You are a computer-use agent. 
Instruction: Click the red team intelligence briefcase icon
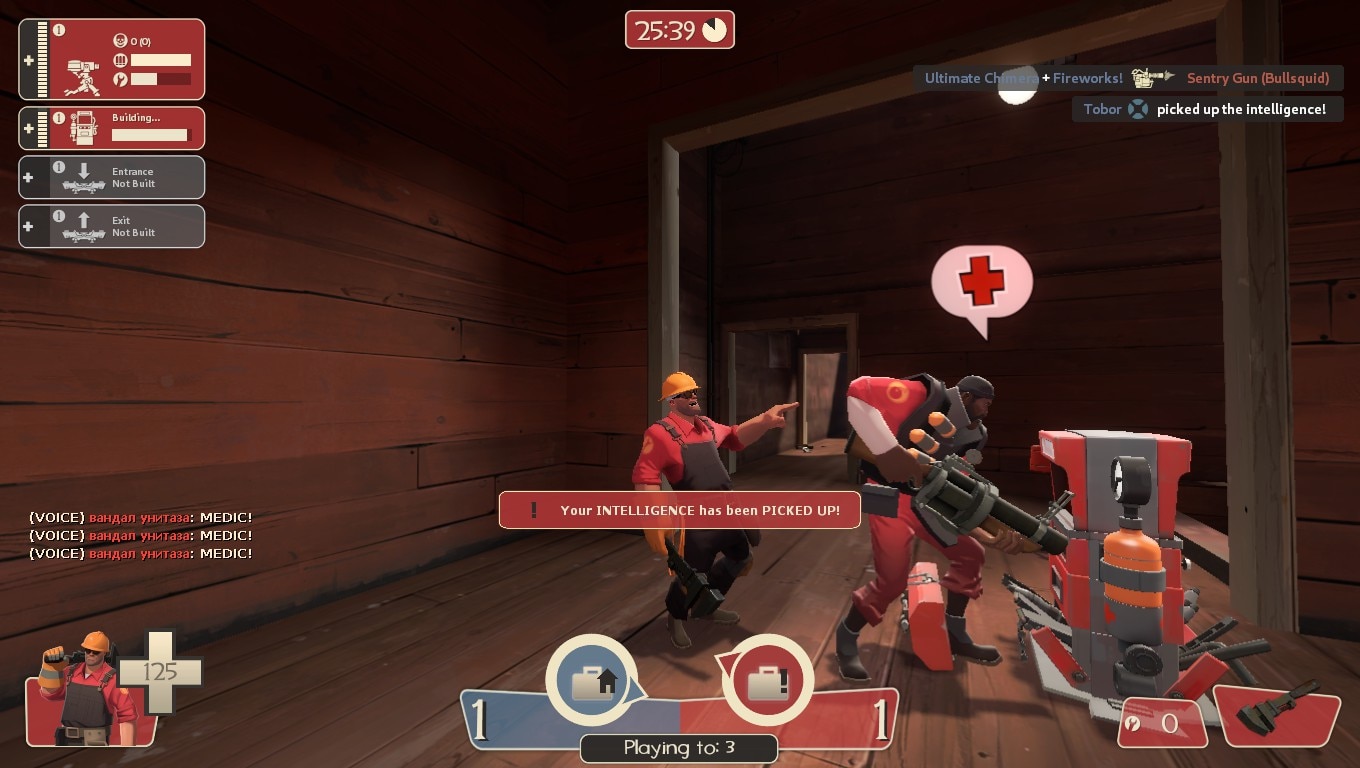tap(767, 681)
